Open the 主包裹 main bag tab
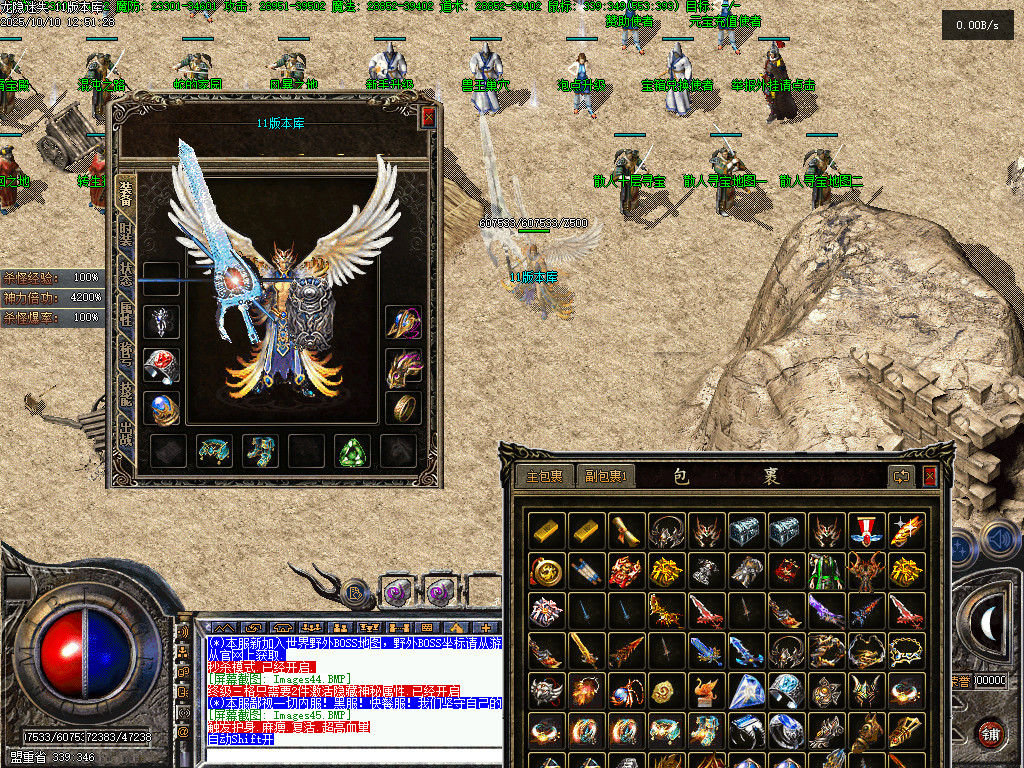 click(x=546, y=477)
